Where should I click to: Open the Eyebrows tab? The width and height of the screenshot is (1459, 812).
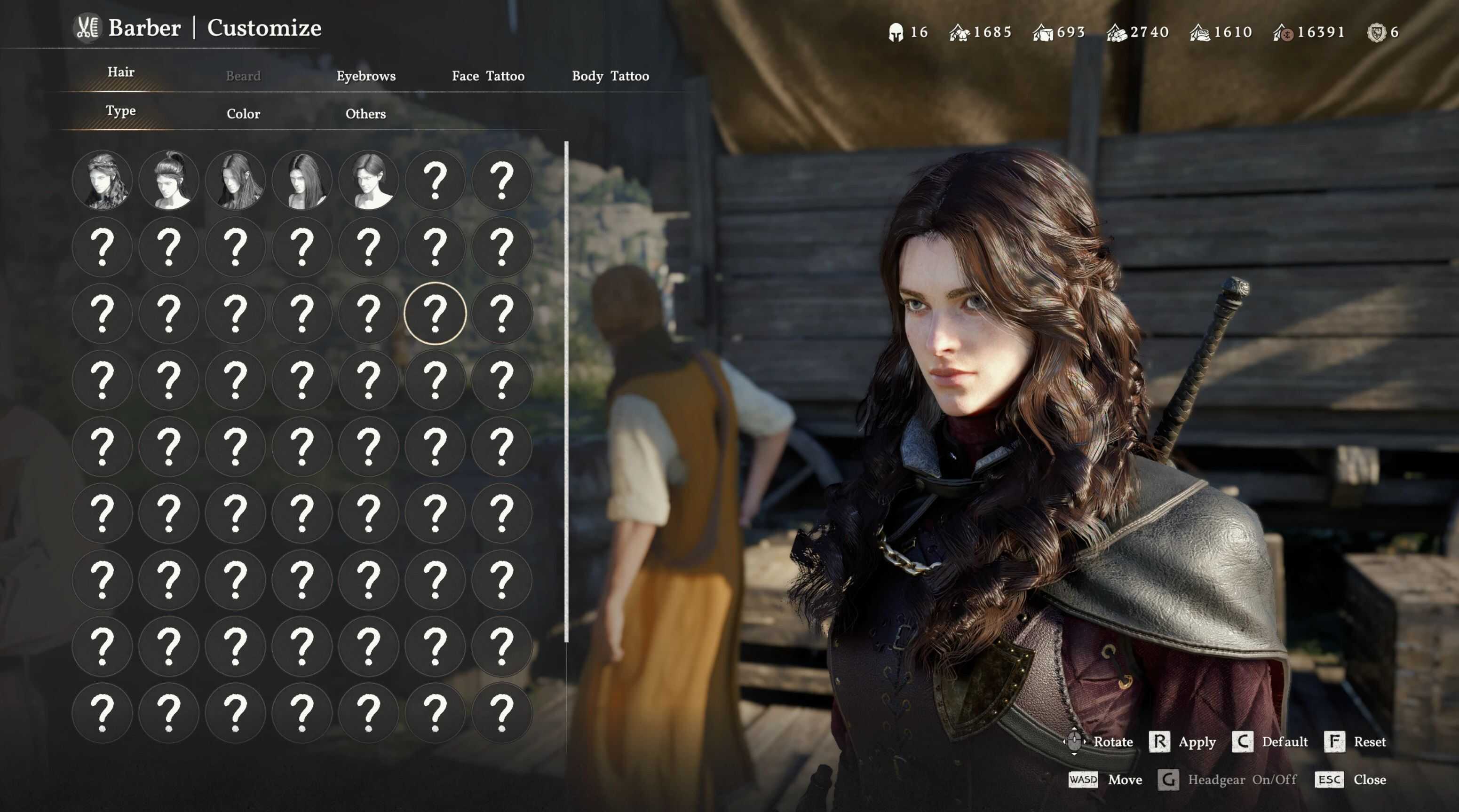pos(366,76)
